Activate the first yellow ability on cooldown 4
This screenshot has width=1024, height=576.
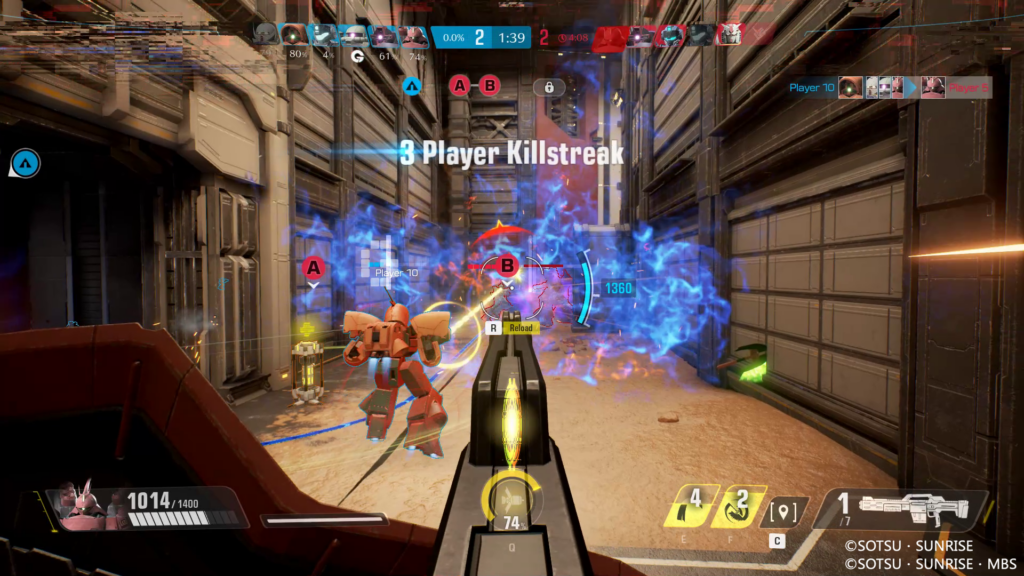point(689,506)
